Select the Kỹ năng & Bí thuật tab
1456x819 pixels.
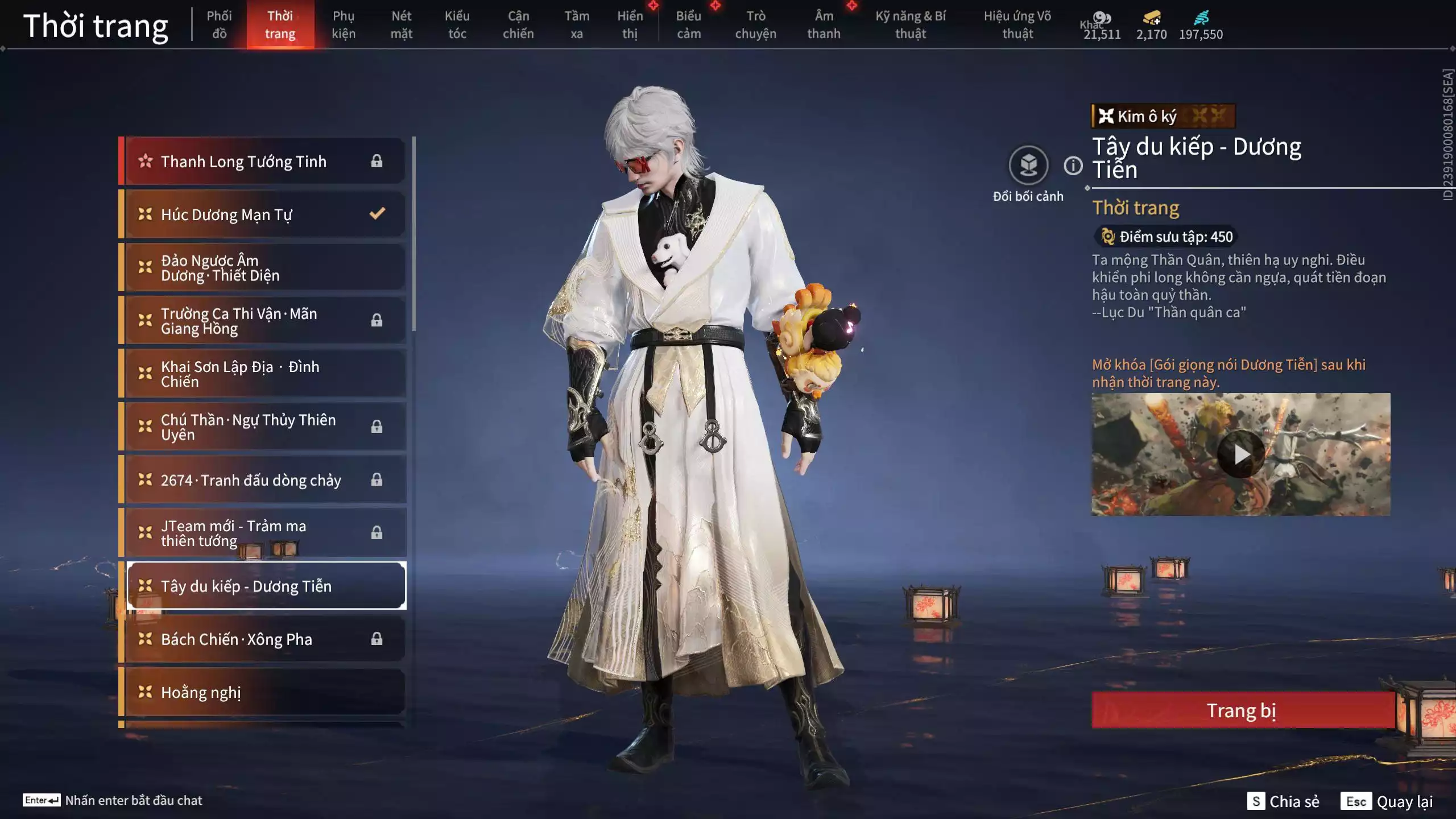[911, 24]
